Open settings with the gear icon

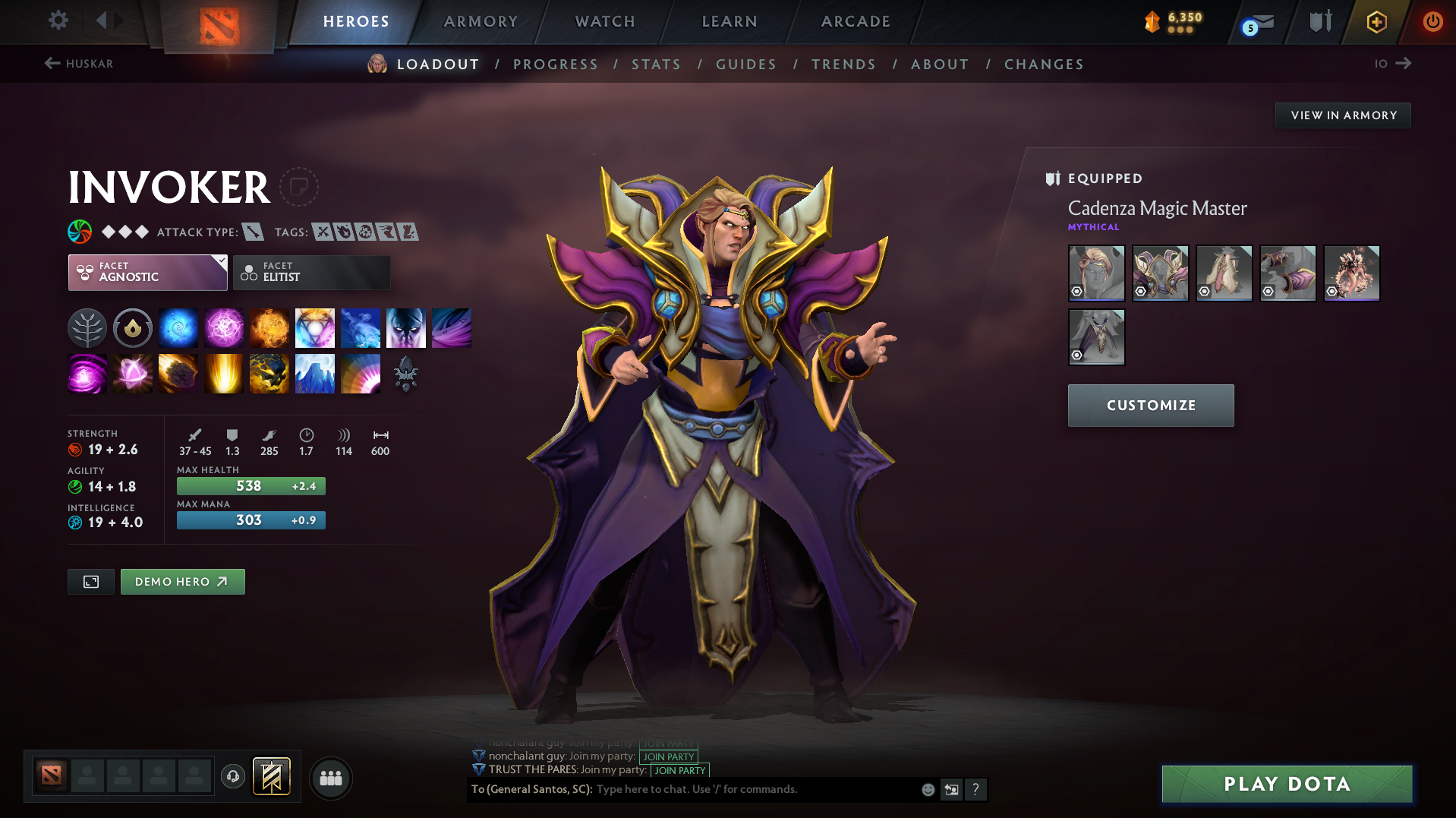(57, 21)
